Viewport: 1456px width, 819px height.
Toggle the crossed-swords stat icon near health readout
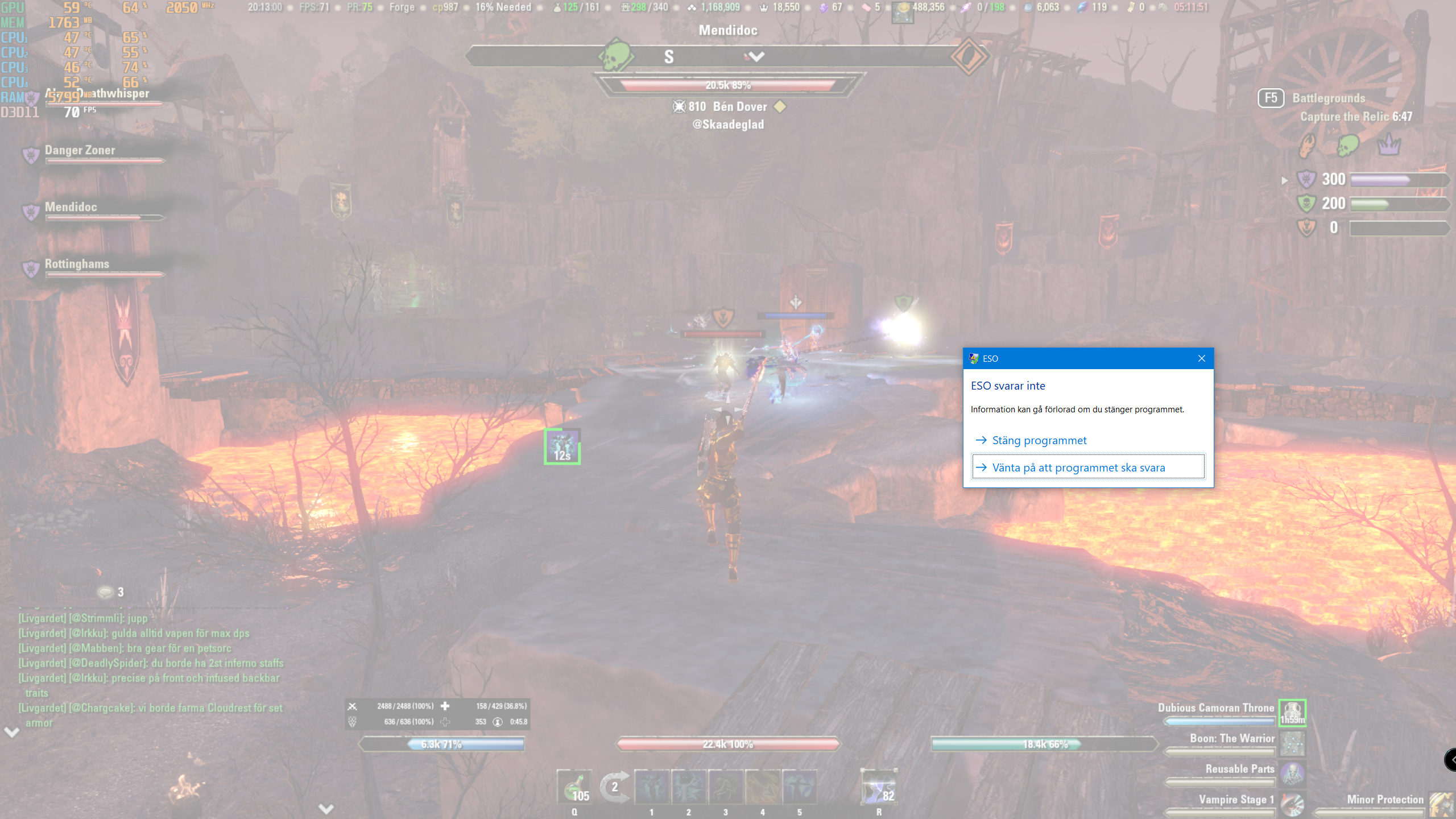pyautogui.click(x=353, y=706)
